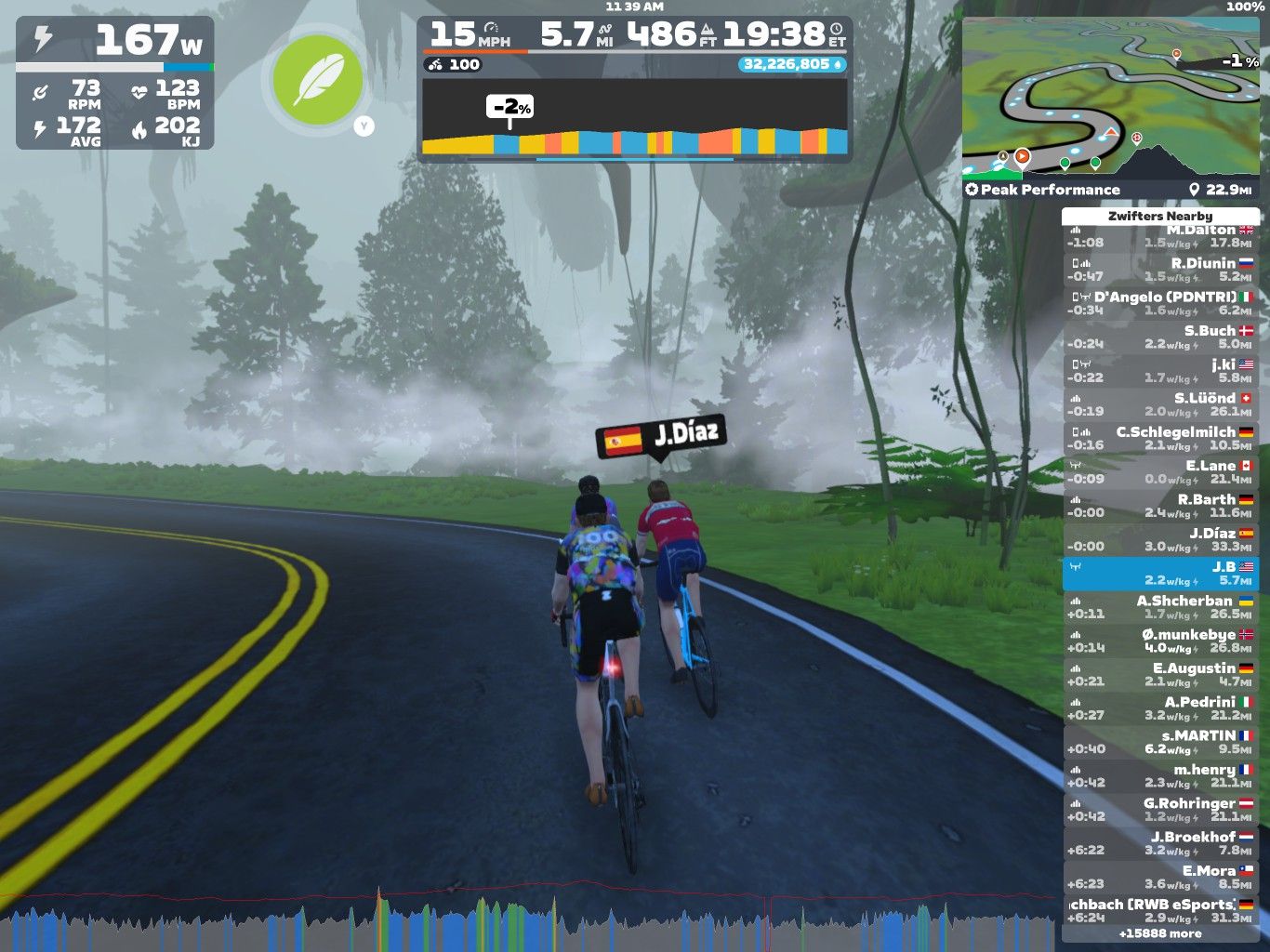The width and height of the screenshot is (1270, 952).
Task: Select M.Dalton in the Zwifters Nearby list
Action: [x=1160, y=237]
